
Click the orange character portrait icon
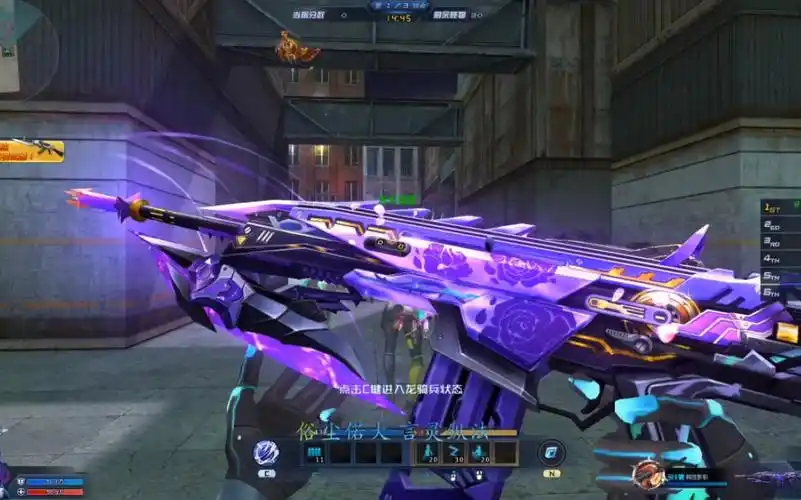click(x=648, y=474)
